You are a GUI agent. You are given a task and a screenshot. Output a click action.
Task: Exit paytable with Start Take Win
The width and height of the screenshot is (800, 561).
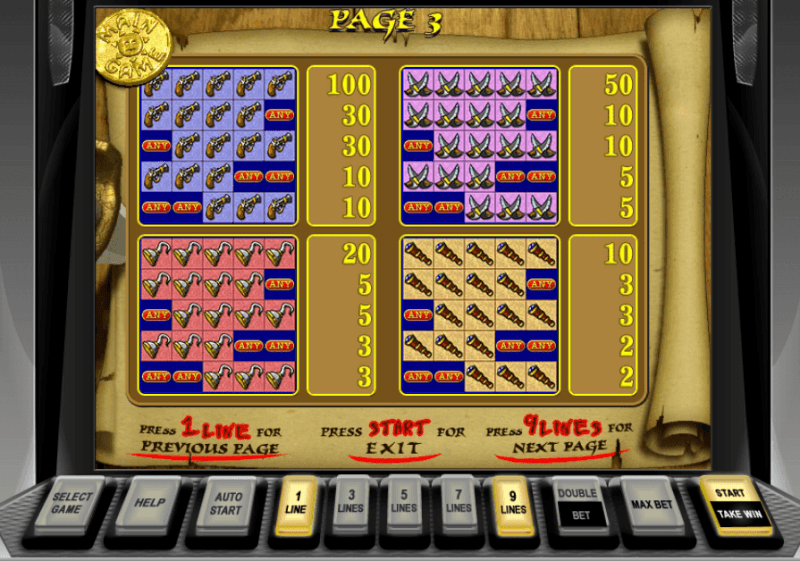[x=730, y=503]
